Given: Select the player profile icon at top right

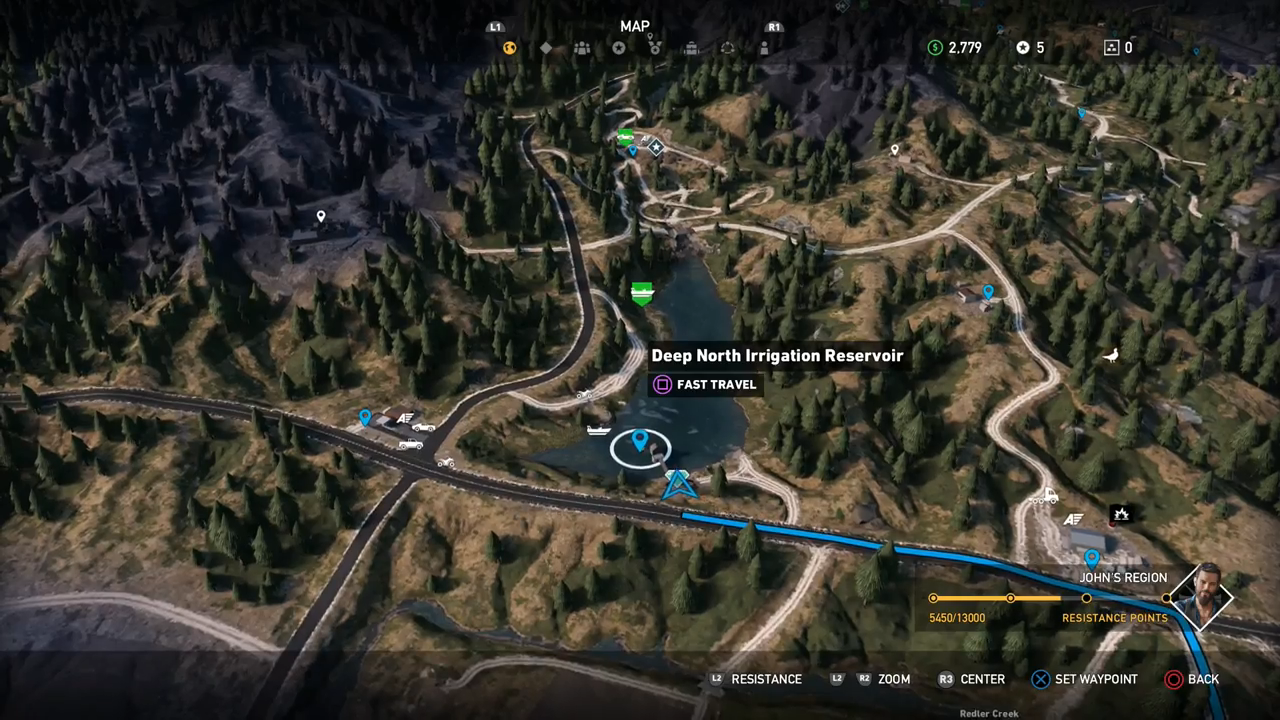Looking at the screenshot, I should tap(764, 48).
